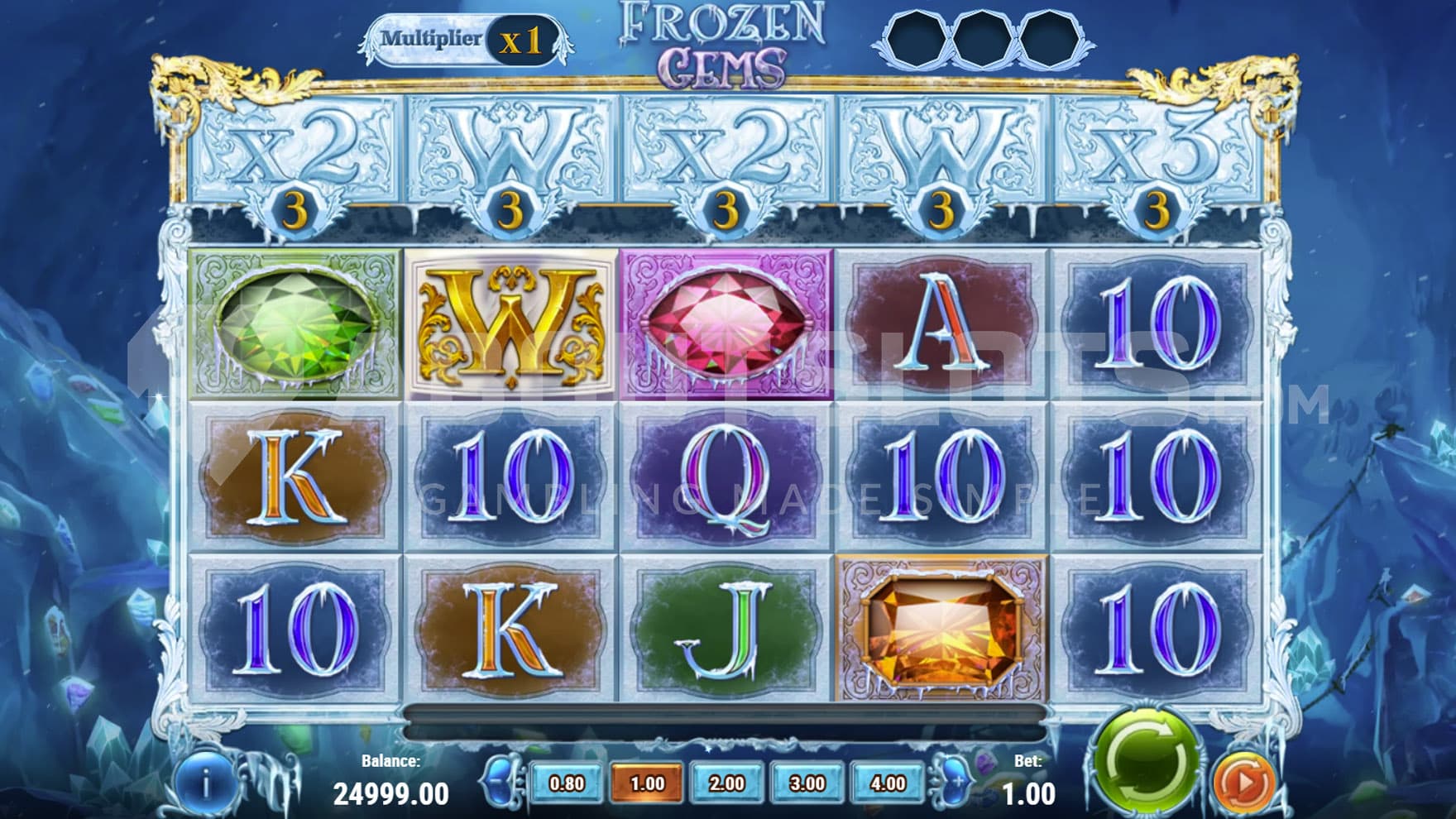Increase the bet with the plus gem
This screenshot has height=819, width=1456.
955,782
